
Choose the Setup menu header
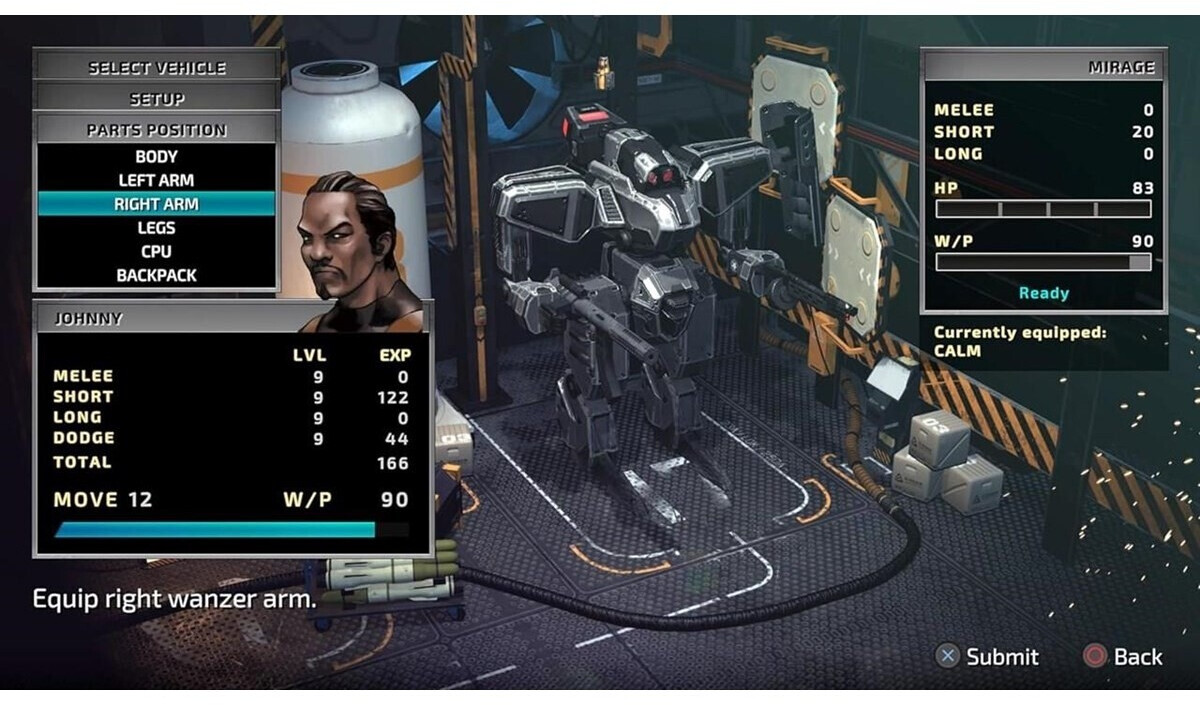click(x=157, y=99)
